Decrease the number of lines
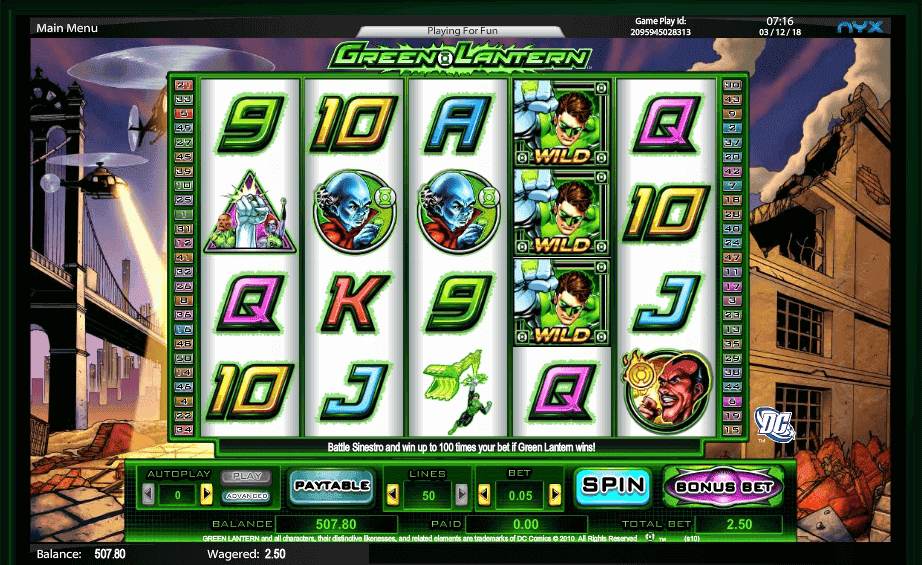The image size is (922, 565). 393,494
